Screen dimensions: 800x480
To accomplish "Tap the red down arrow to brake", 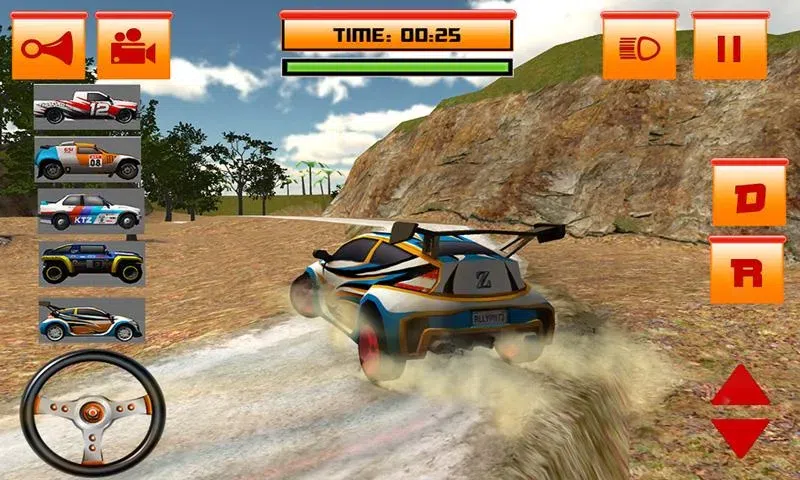I will coord(740,436).
